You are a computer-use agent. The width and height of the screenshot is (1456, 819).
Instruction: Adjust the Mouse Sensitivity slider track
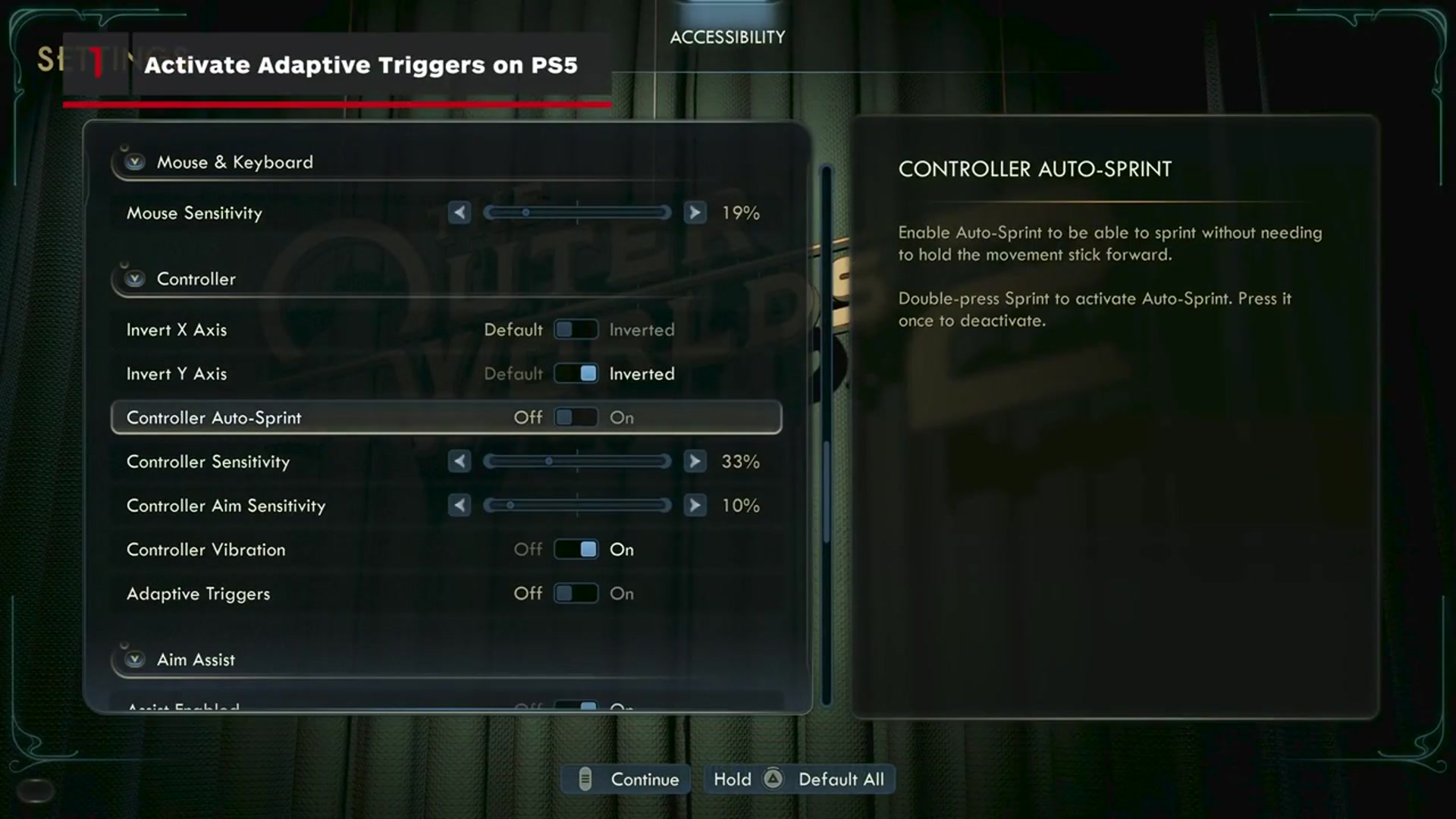coord(577,213)
